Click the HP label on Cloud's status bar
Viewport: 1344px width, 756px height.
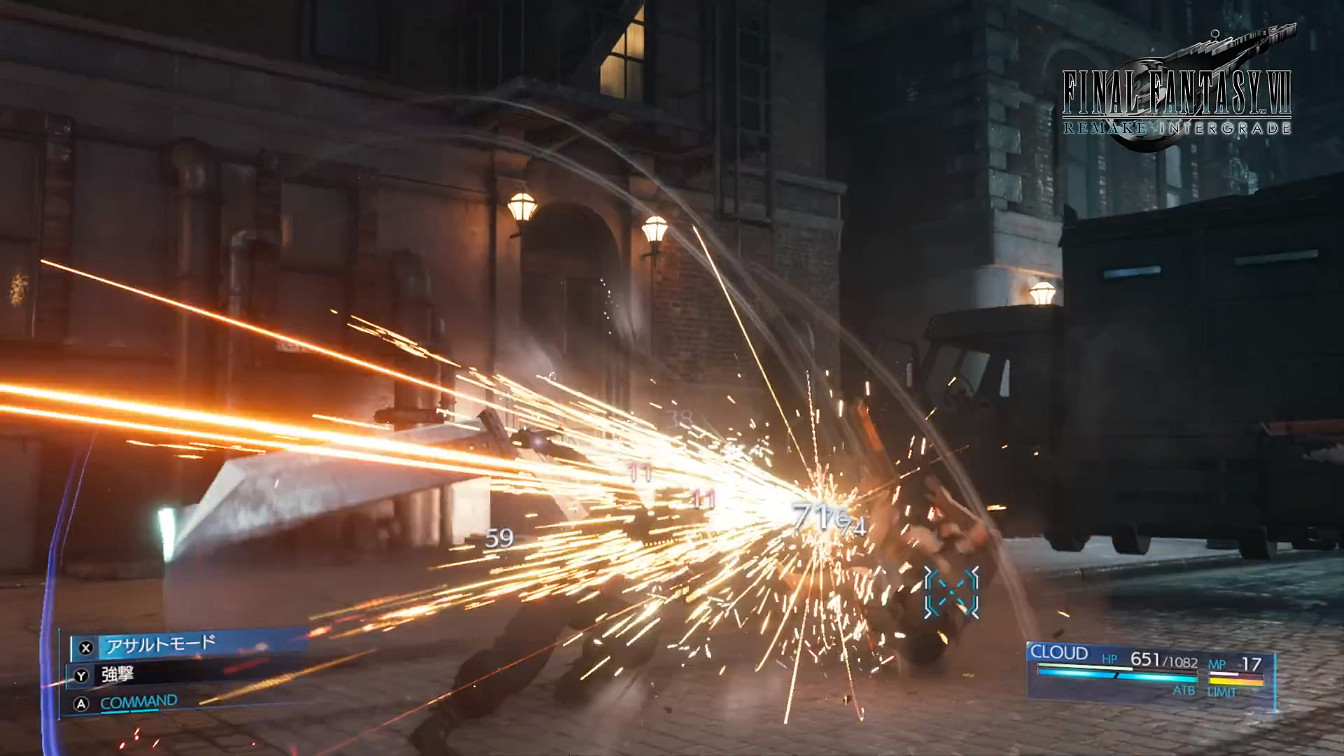pyautogui.click(x=1110, y=658)
